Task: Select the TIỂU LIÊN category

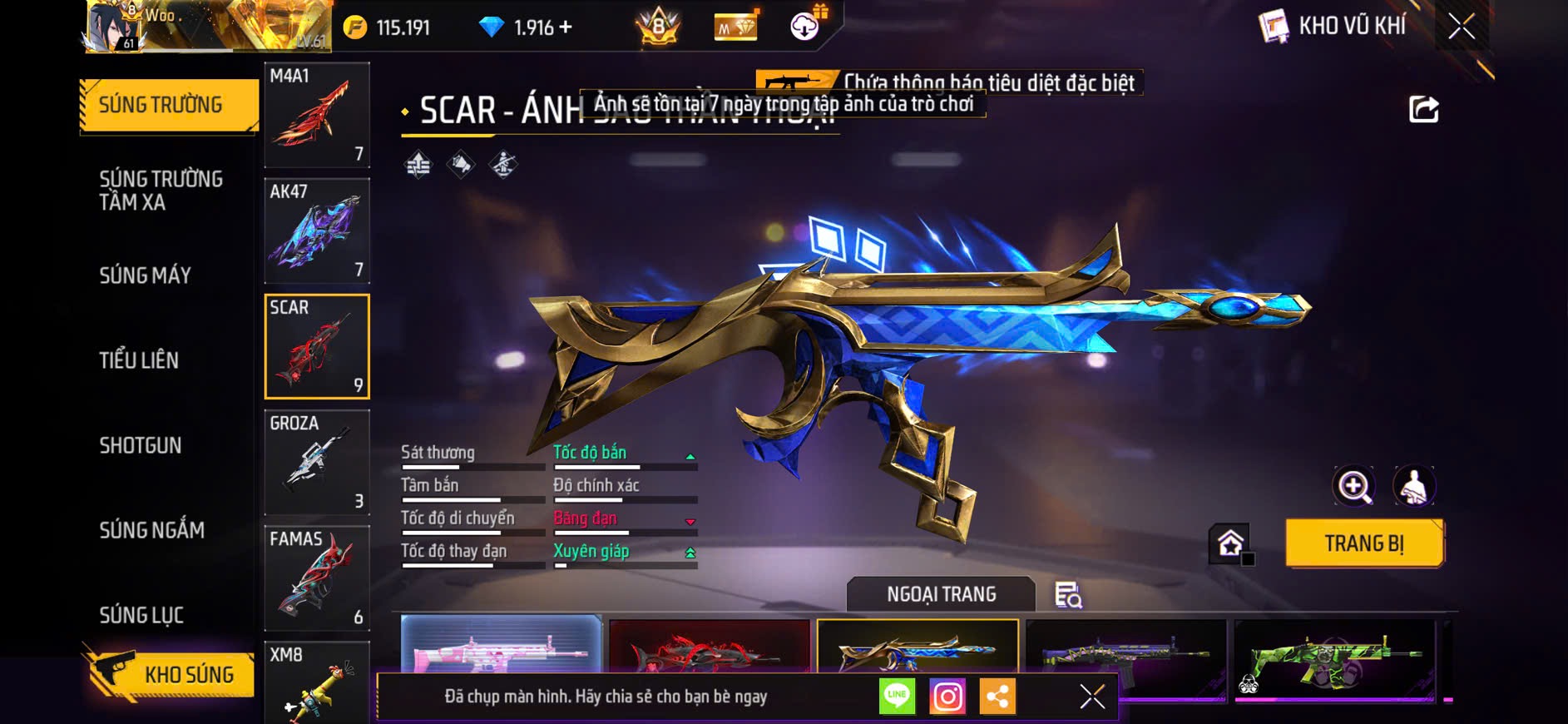Action: [x=139, y=360]
